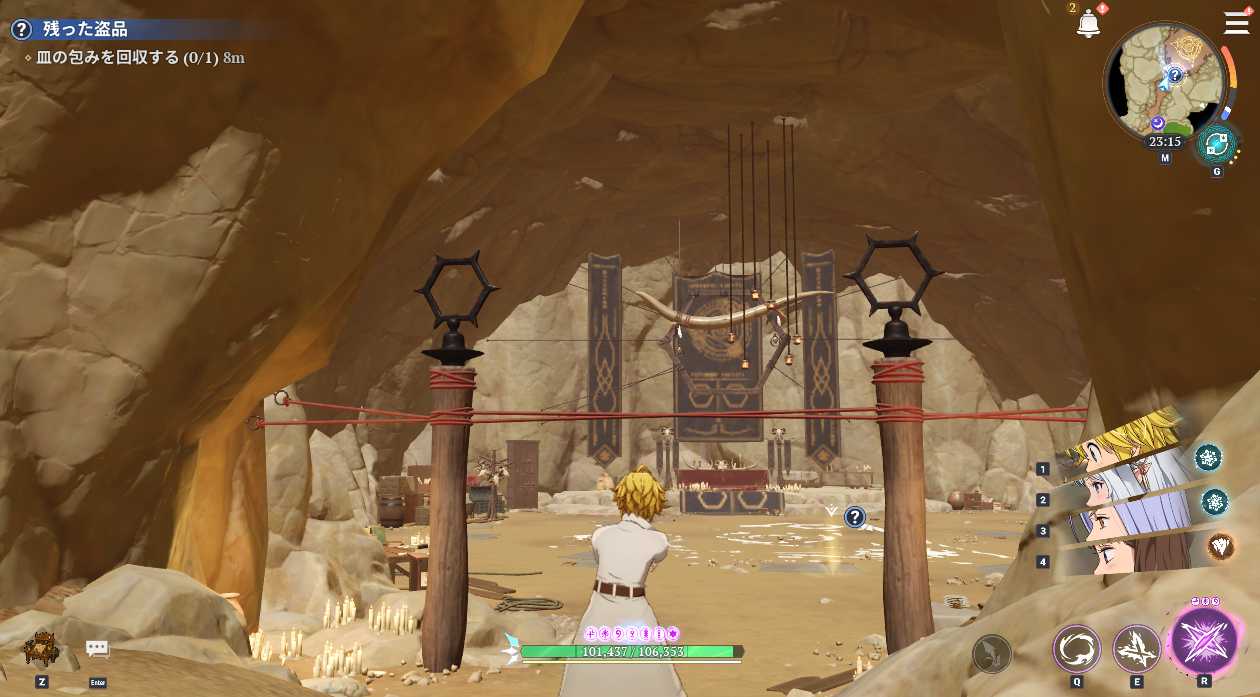
Task: Open the chat speech bubble
Action: [97, 649]
